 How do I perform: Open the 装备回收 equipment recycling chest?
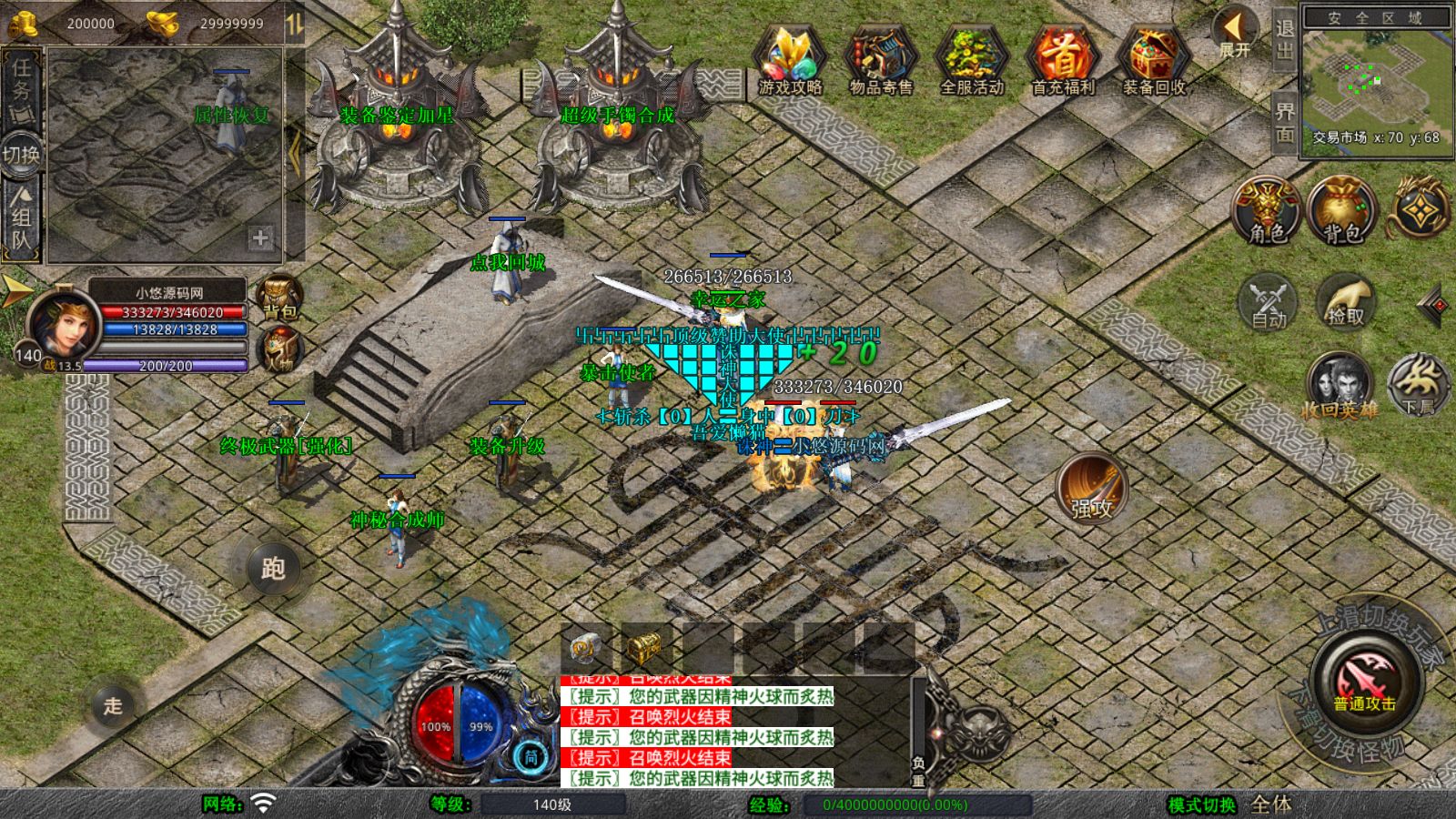[1153, 58]
